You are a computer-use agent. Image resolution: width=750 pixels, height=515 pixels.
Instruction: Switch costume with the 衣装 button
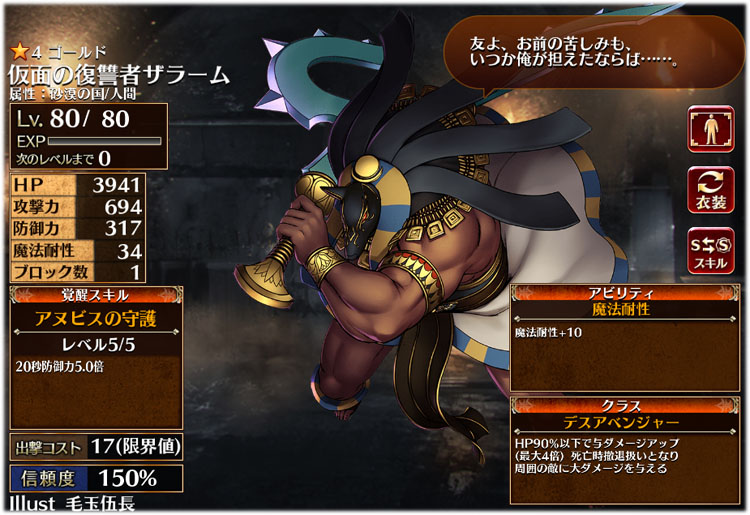[711, 191]
